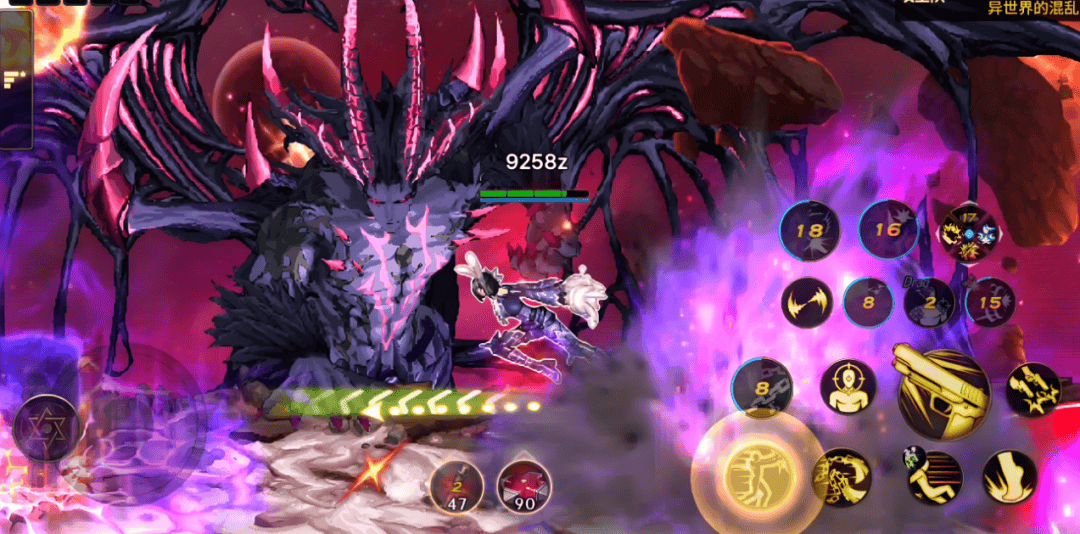1080x534 pixels.
Task: Activate the skill showing cooldown 16
Action: pyautogui.click(x=888, y=230)
